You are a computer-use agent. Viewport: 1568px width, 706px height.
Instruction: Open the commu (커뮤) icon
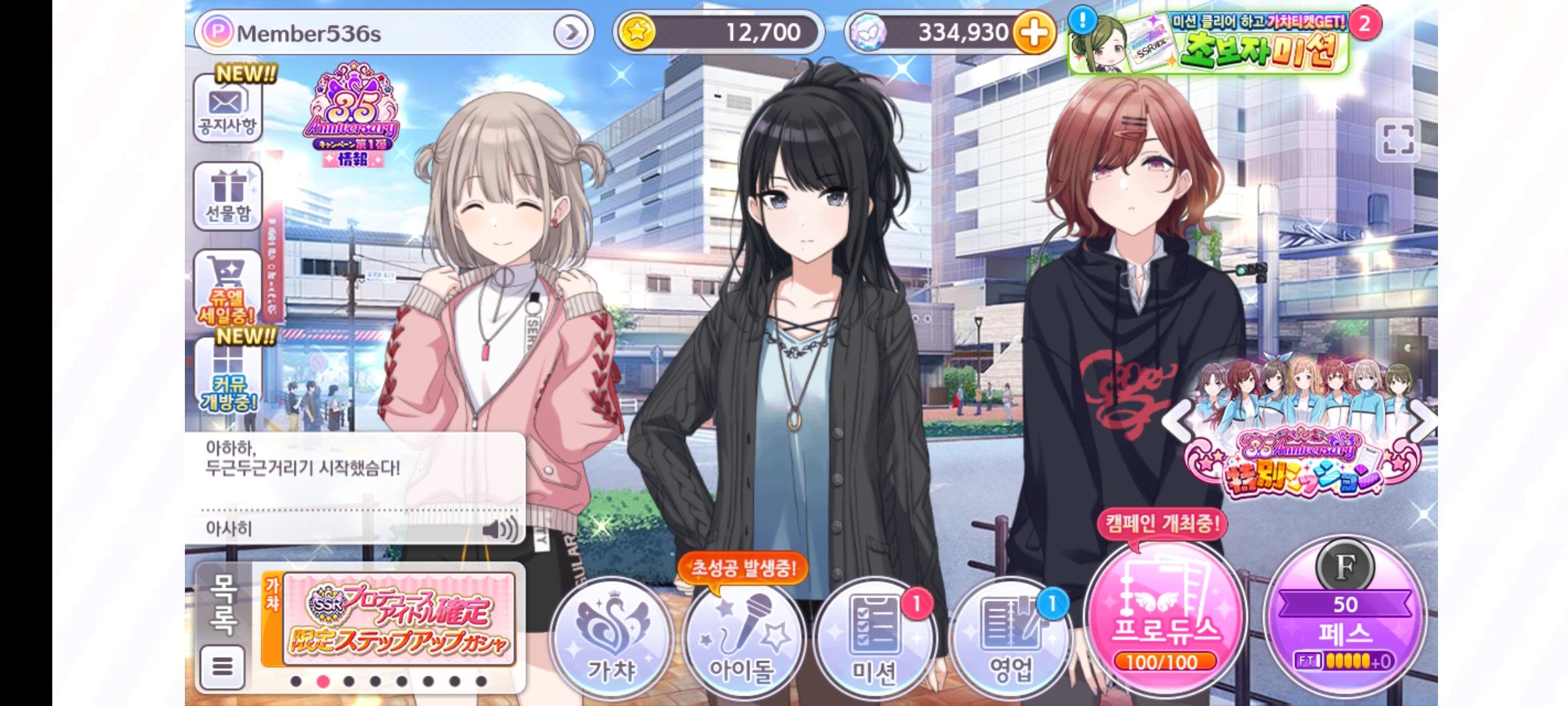(228, 378)
